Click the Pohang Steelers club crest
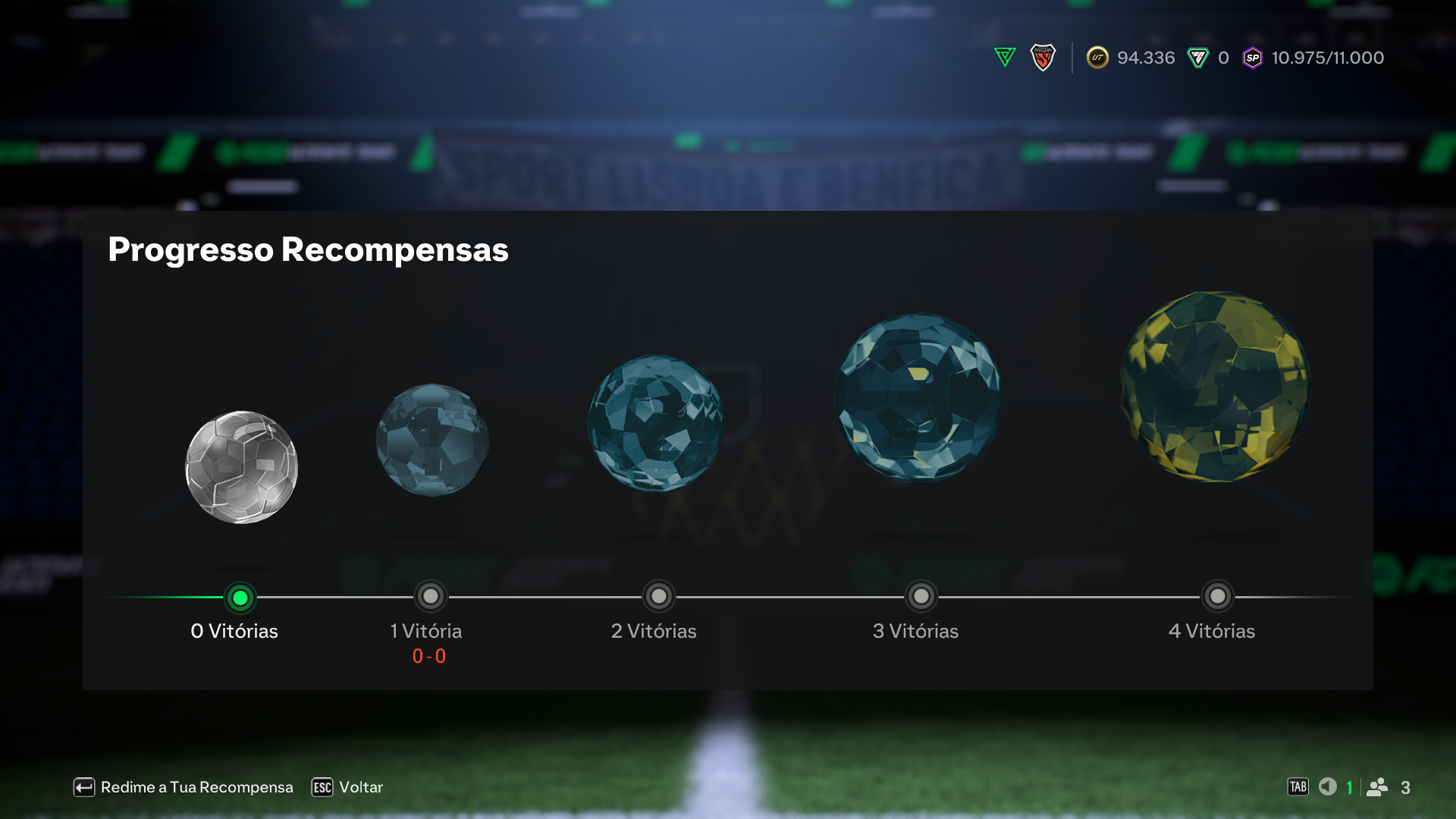This screenshot has width=1456, height=819. (1044, 57)
